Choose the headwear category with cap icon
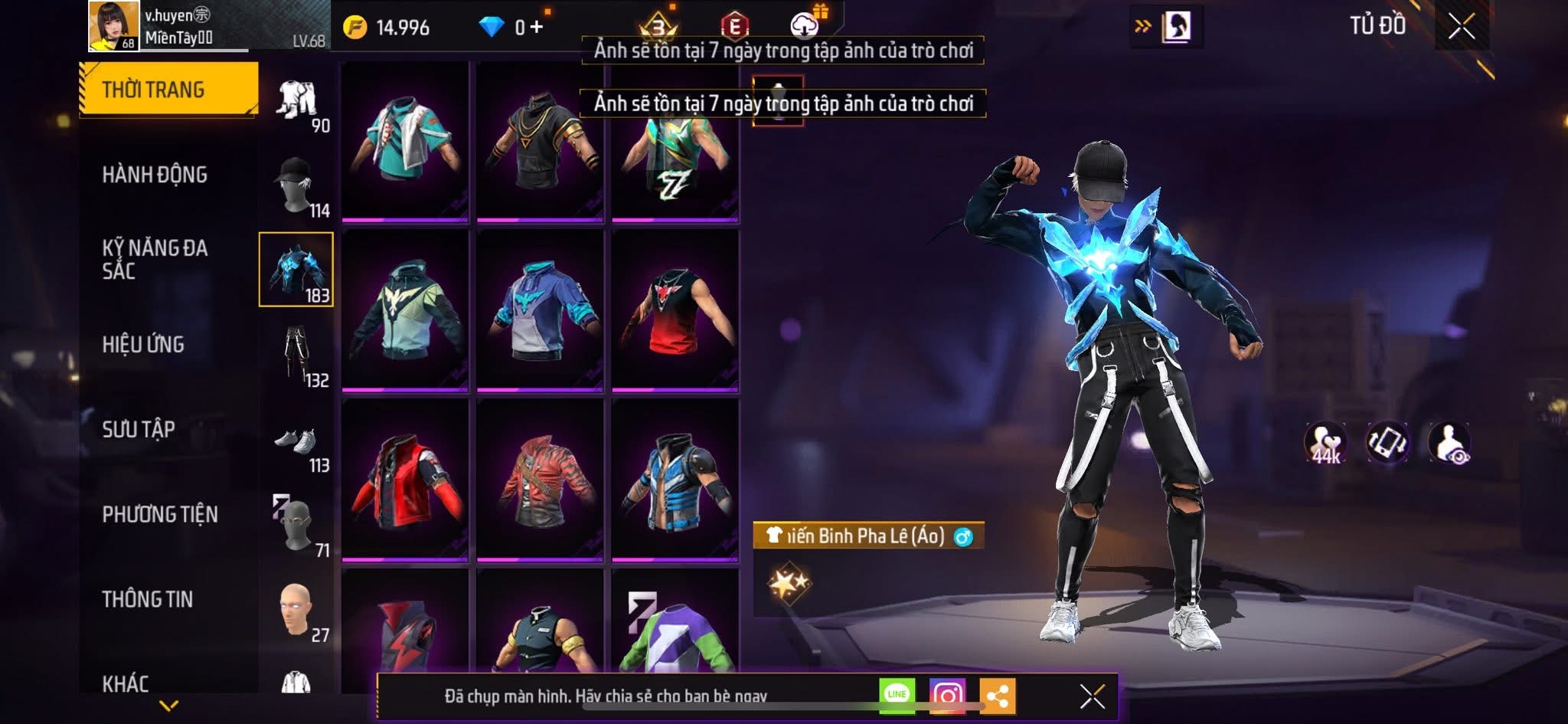Screen dimensions: 1568x724 click(x=296, y=185)
